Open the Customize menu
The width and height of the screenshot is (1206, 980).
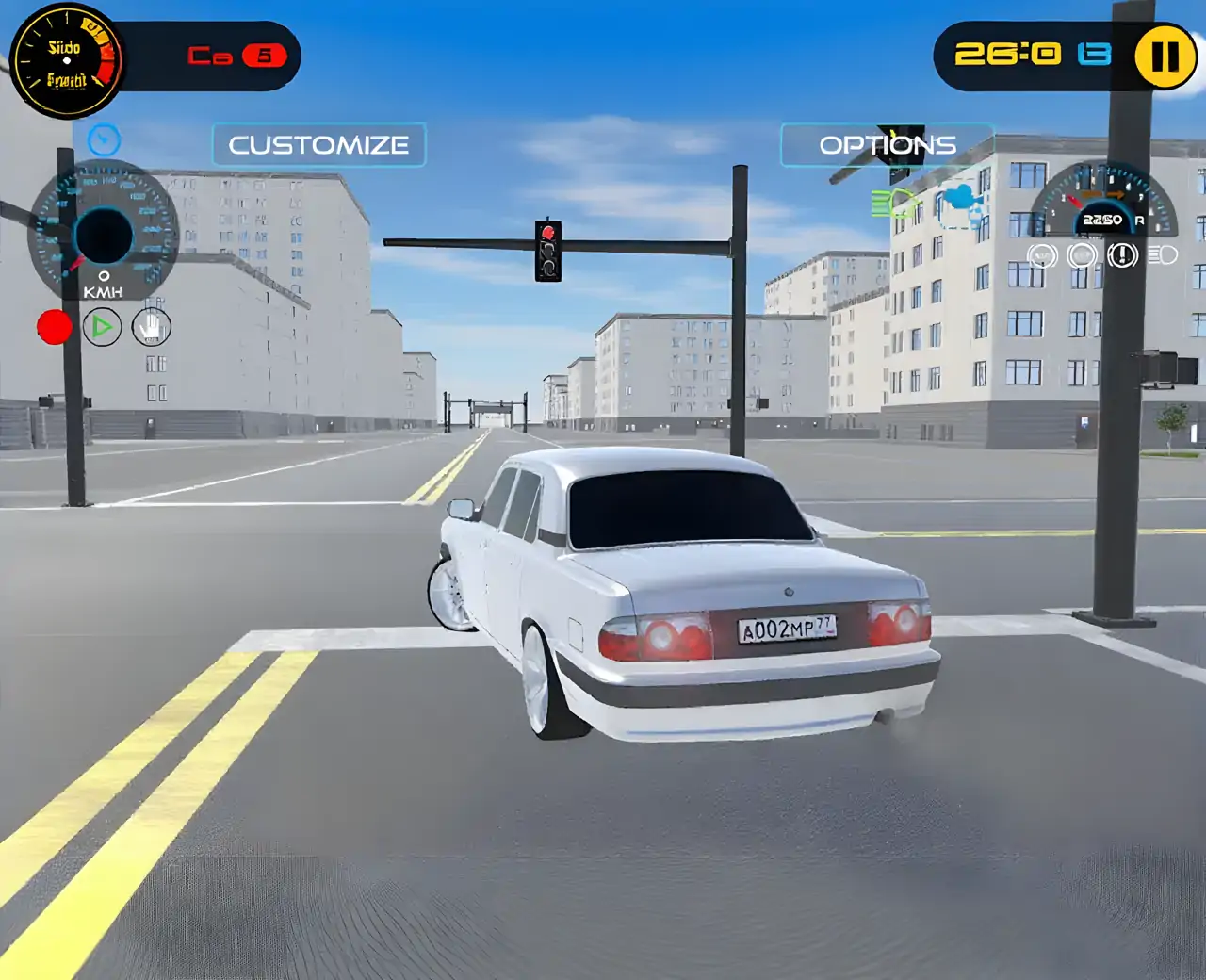(x=318, y=145)
